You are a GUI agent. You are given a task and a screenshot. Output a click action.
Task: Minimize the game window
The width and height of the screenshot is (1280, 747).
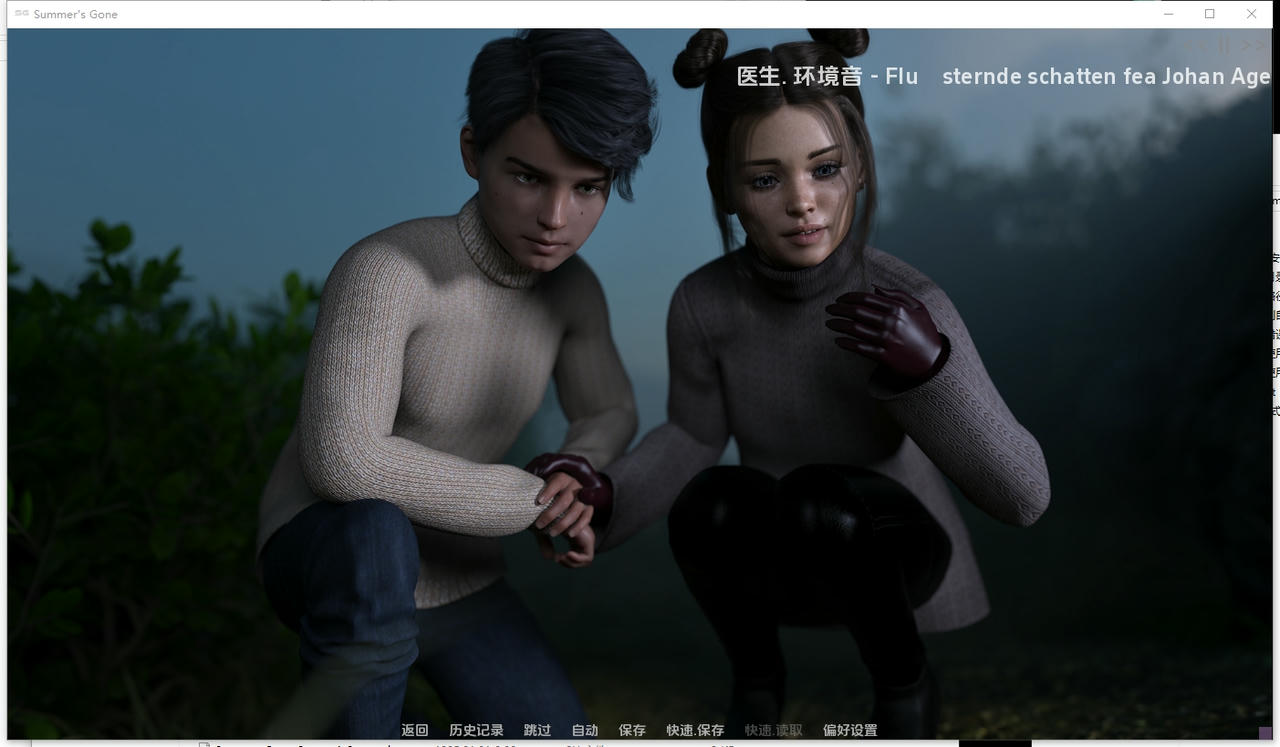pyautogui.click(x=1168, y=14)
